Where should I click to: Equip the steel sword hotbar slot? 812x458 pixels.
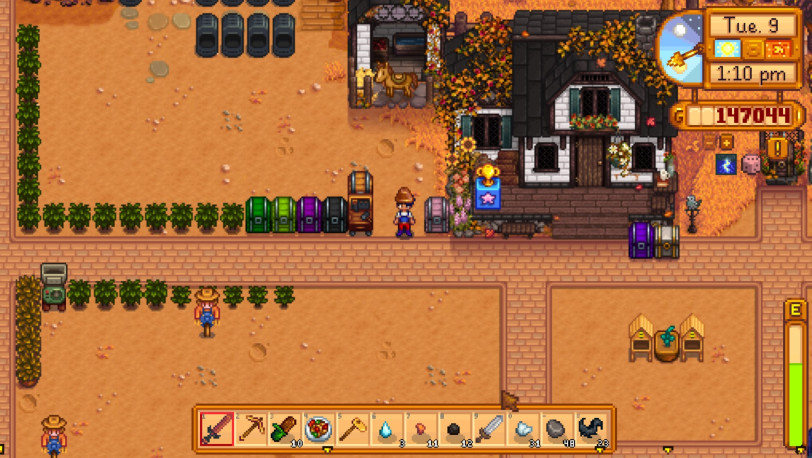coord(489,429)
